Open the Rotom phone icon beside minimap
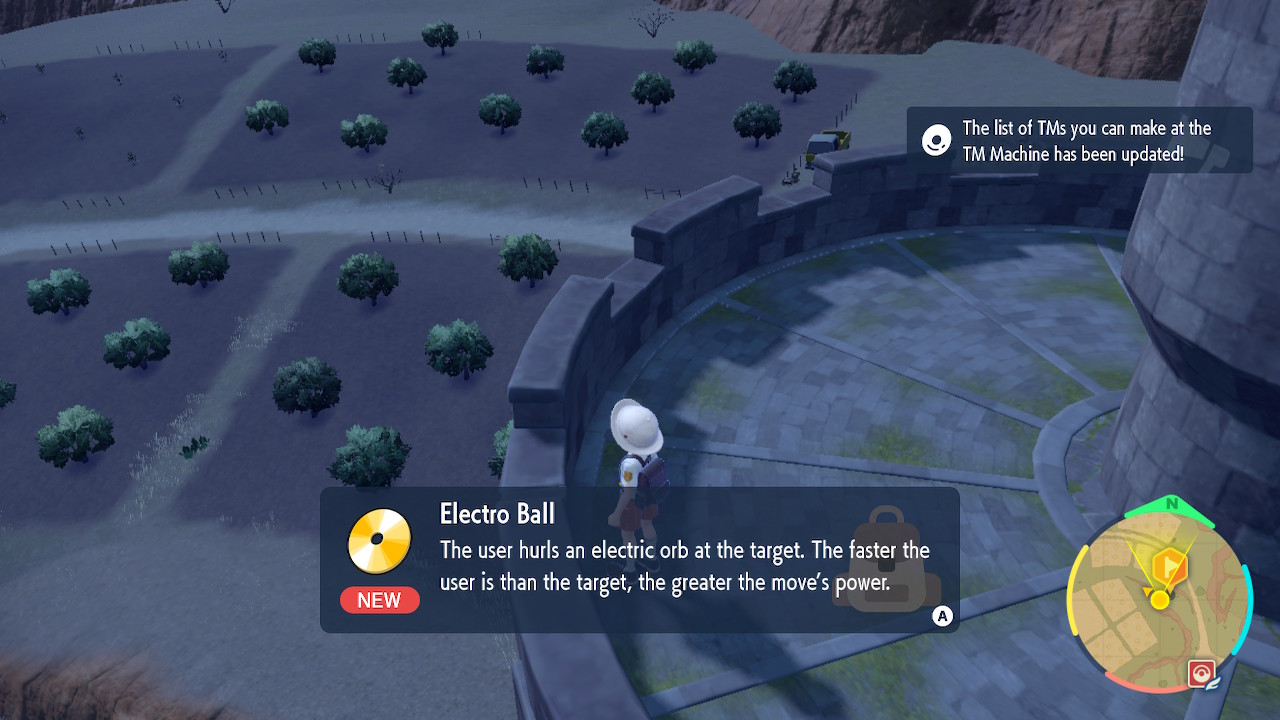Screen dimensions: 1280x720 [x=1200, y=674]
